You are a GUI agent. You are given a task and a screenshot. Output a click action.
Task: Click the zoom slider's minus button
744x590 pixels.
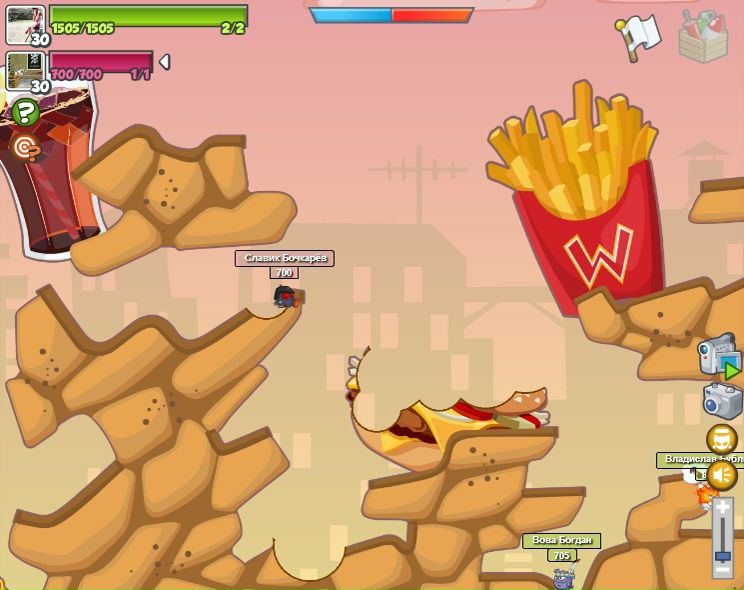click(722, 569)
